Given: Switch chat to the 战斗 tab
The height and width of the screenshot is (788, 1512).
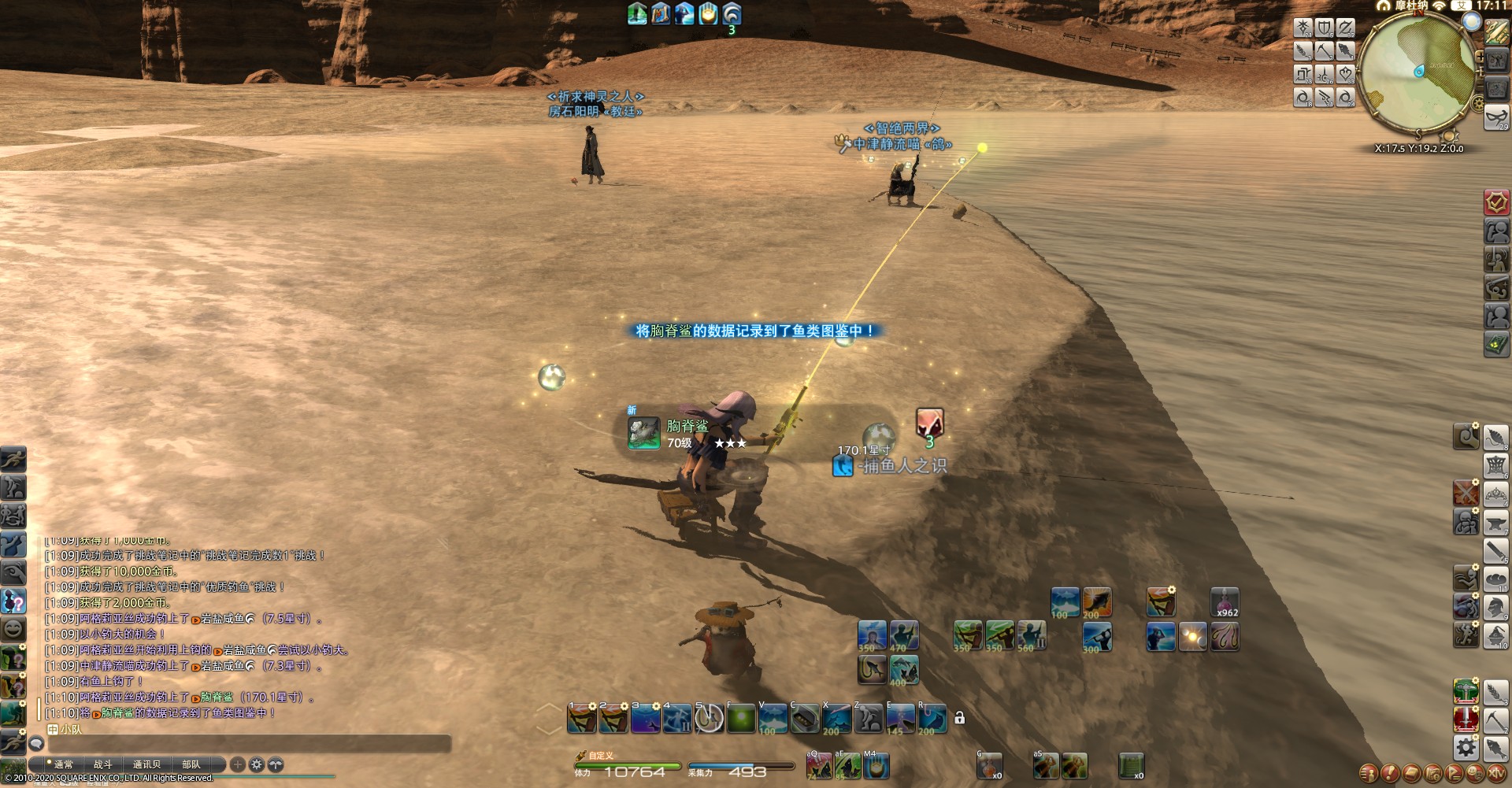Looking at the screenshot, I should 103,764.
